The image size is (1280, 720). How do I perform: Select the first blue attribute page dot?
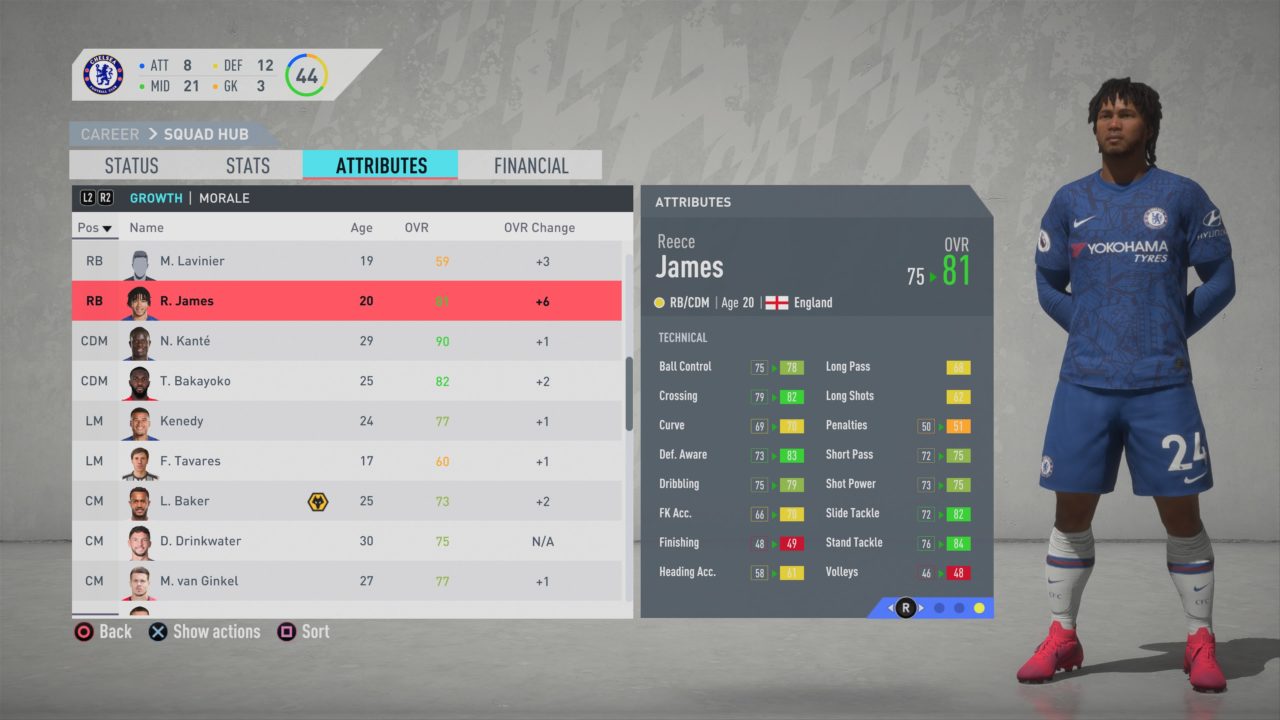(939, 608)
